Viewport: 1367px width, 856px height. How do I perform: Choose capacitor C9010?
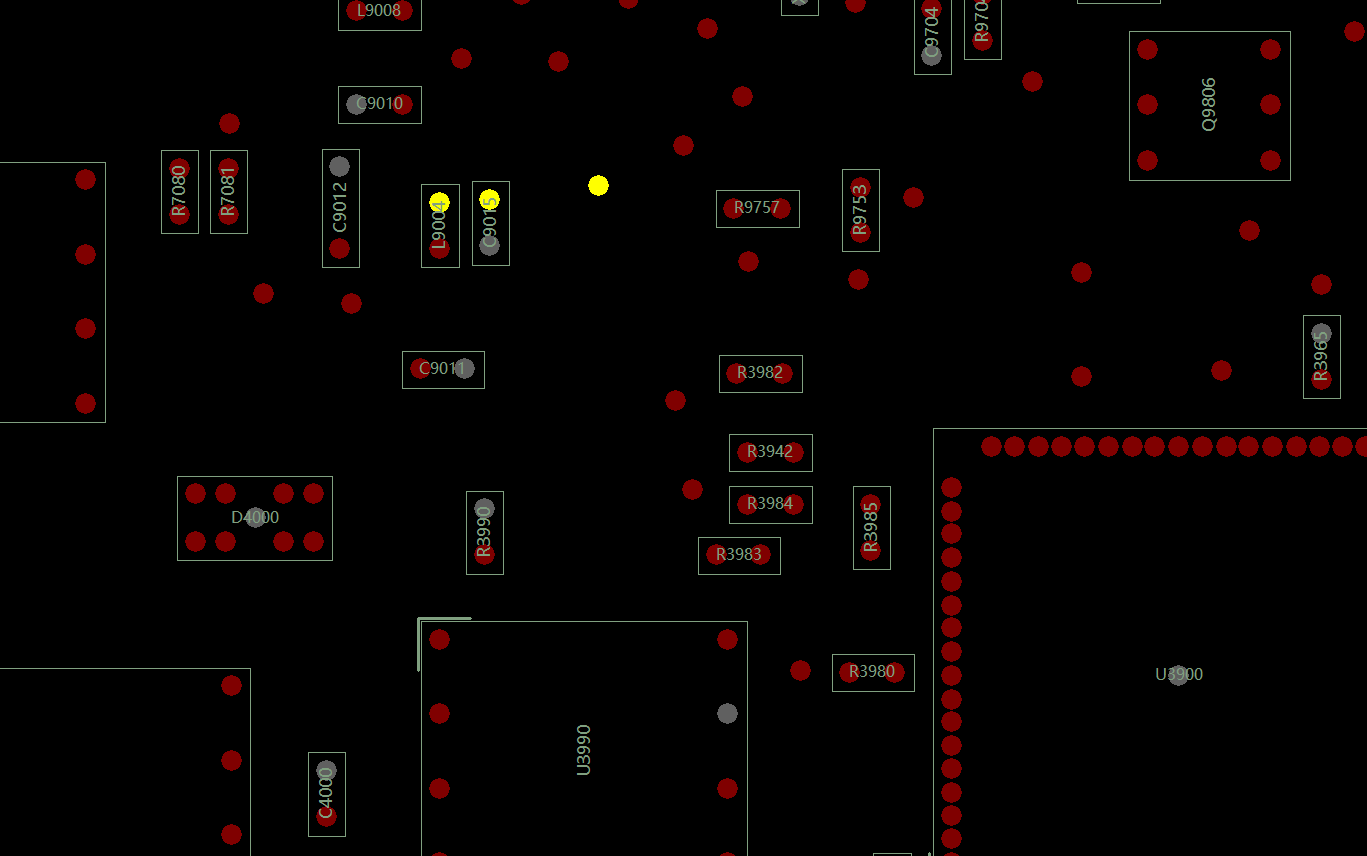(x=380, y=104)
